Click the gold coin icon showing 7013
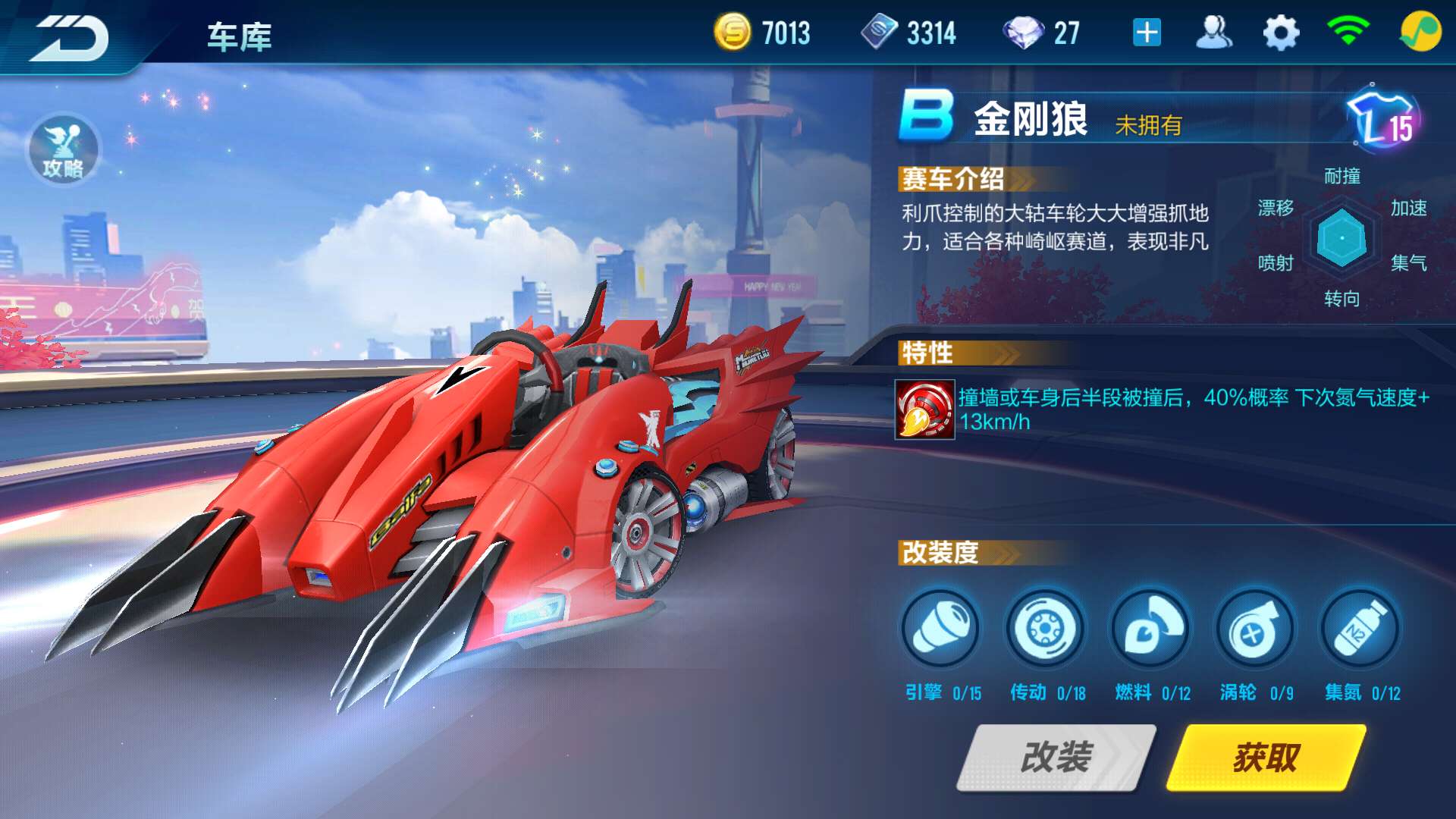Screen dimensions: 1456x819 pos(733,33)
